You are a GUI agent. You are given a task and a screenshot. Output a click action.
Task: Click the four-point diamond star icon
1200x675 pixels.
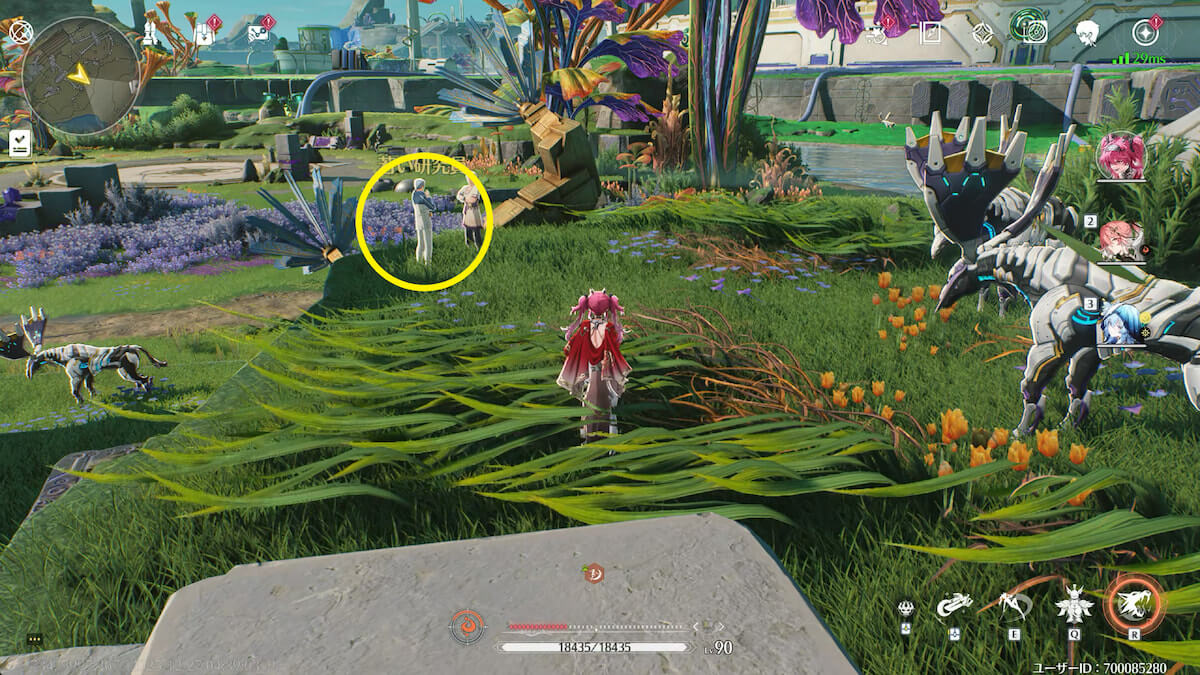point(982,33)
